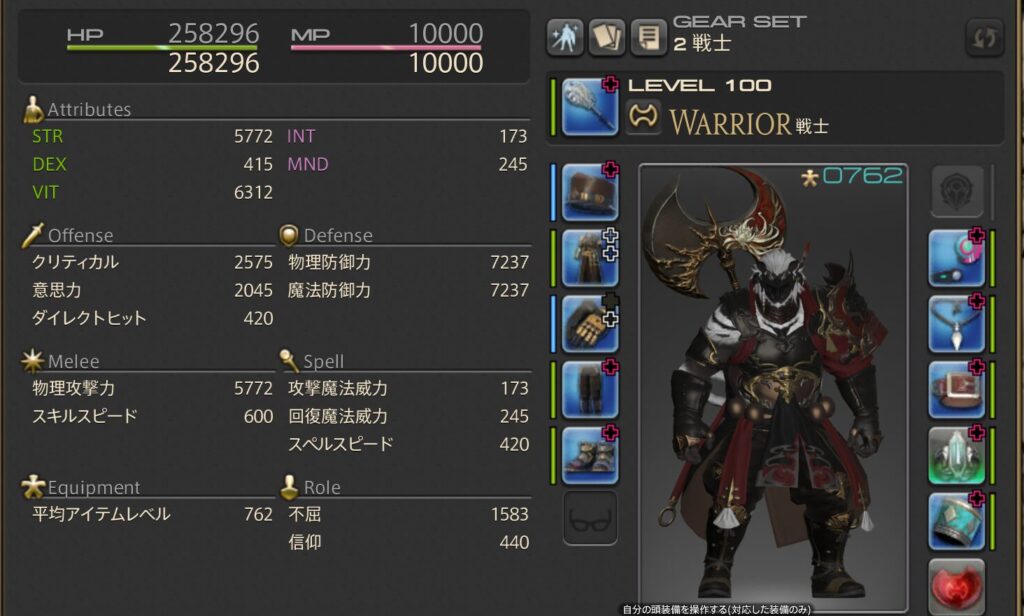1024x616 pixels.
Task: Select the equipped axe weapon slot
Action: (589, 107)
